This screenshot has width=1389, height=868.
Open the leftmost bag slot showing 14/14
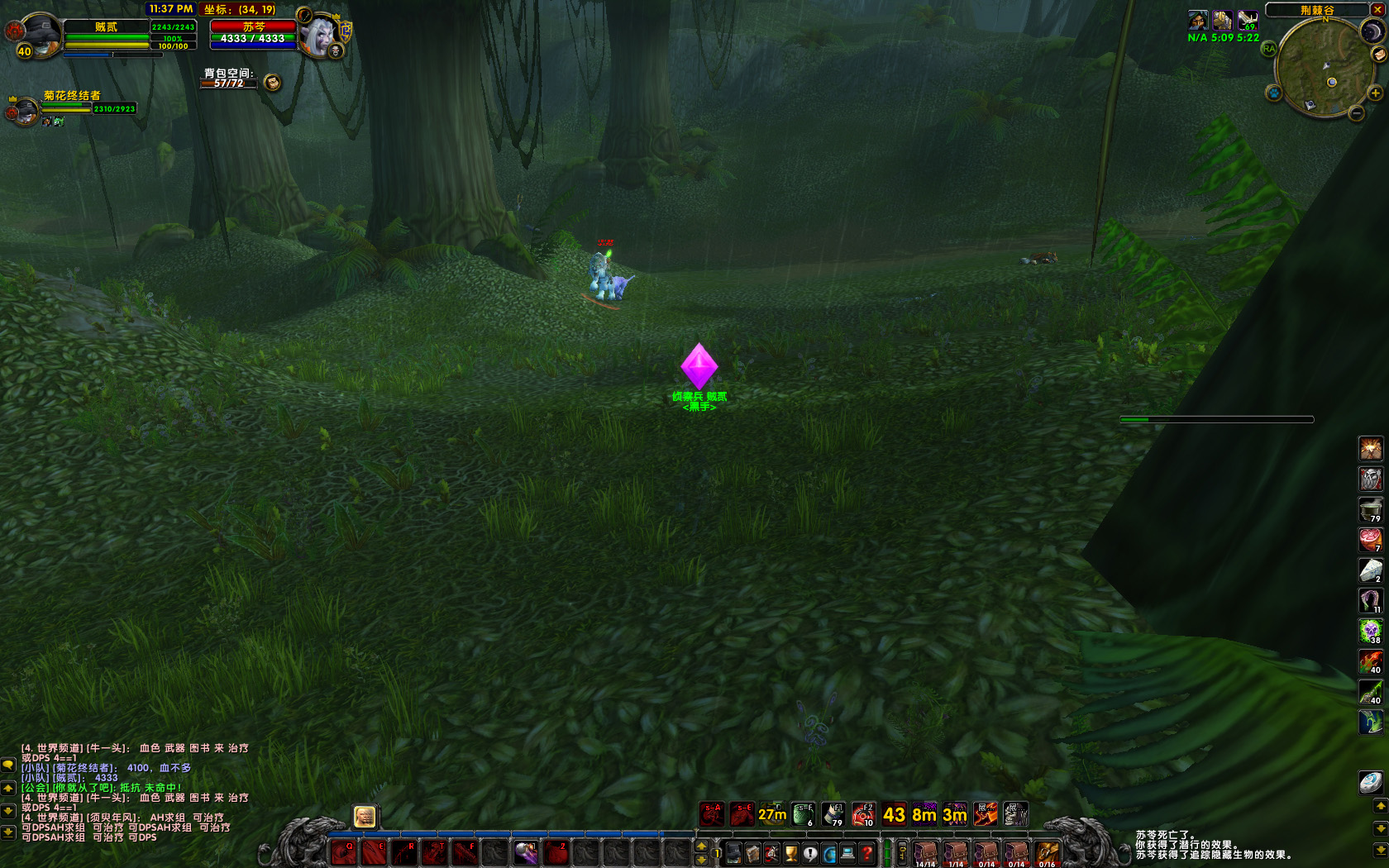coord(925,853)
